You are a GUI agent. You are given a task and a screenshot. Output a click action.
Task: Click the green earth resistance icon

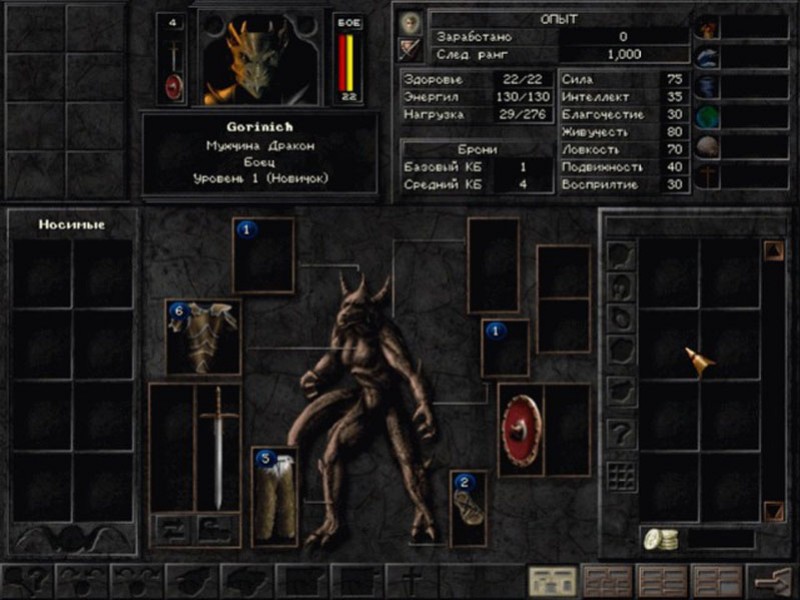(708, 117)
